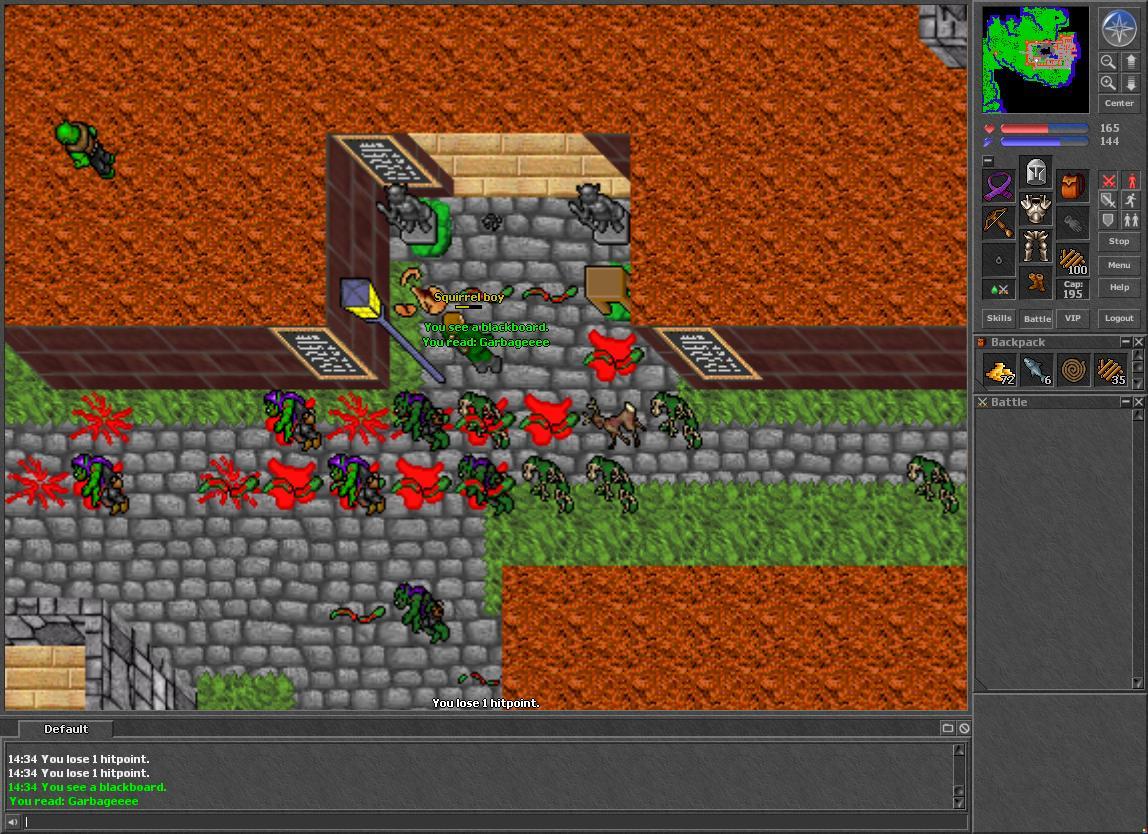1148x834 pixels.
Task: Log out of the game
Action: [x=1118, y=318]
